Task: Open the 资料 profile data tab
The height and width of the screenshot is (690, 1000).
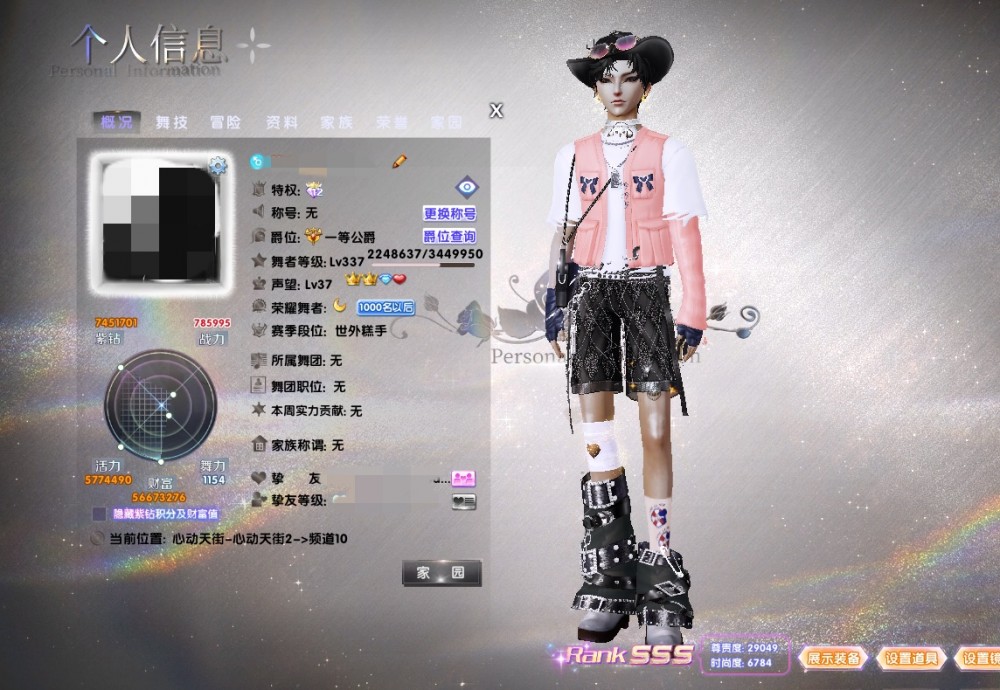Action: pyautogui.click(x=281, y=122)
